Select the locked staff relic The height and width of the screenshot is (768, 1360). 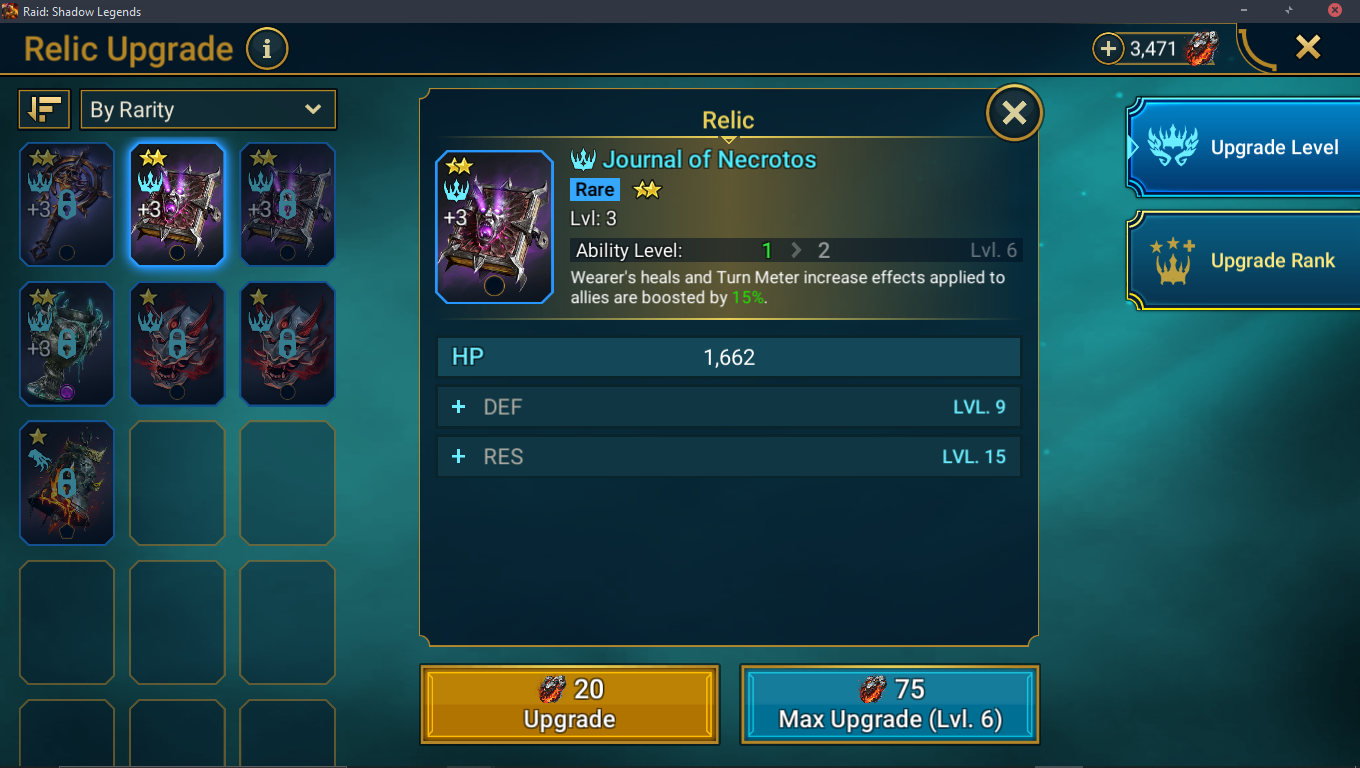pos(67,204)
